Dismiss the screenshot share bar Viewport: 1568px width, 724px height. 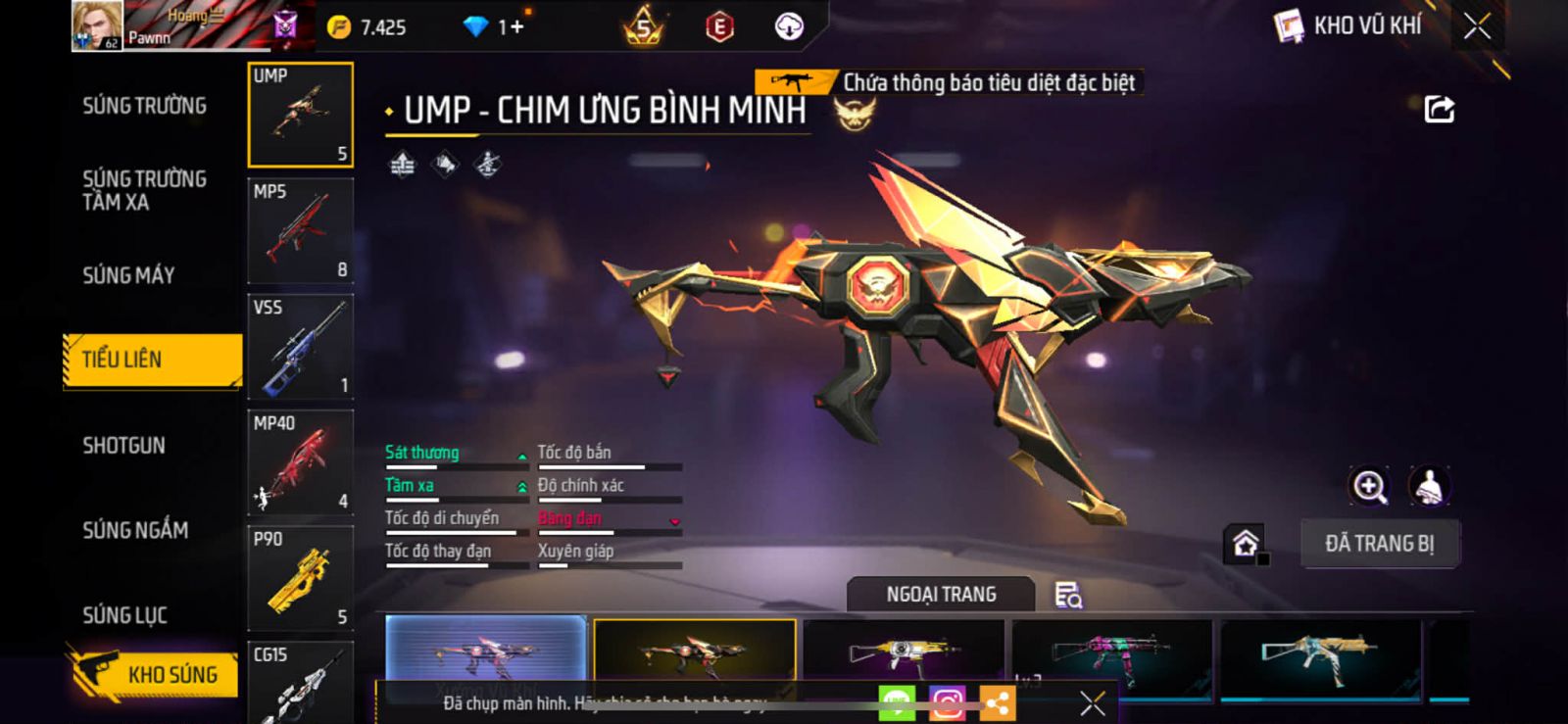coord(1093,702)
